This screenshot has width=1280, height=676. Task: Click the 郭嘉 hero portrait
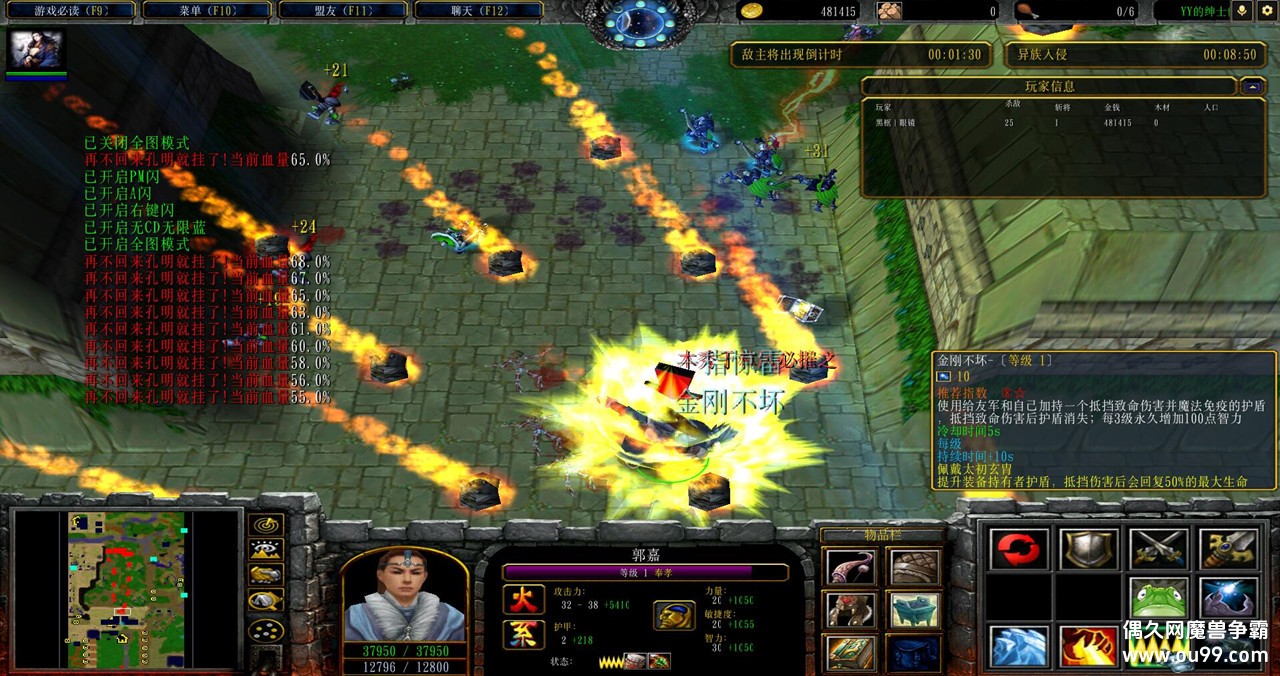pos(404,596)
